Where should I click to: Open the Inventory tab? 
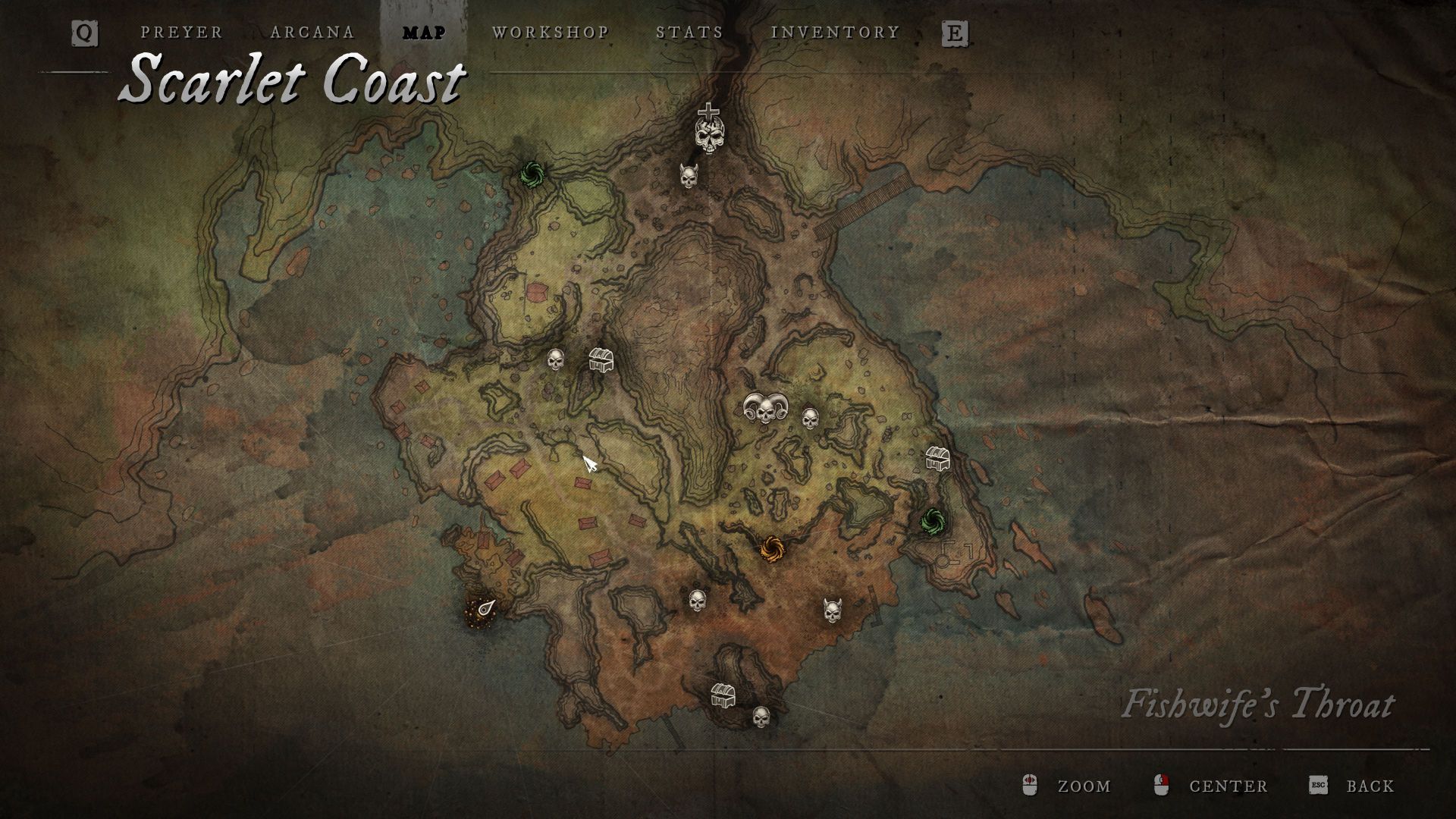835,33
